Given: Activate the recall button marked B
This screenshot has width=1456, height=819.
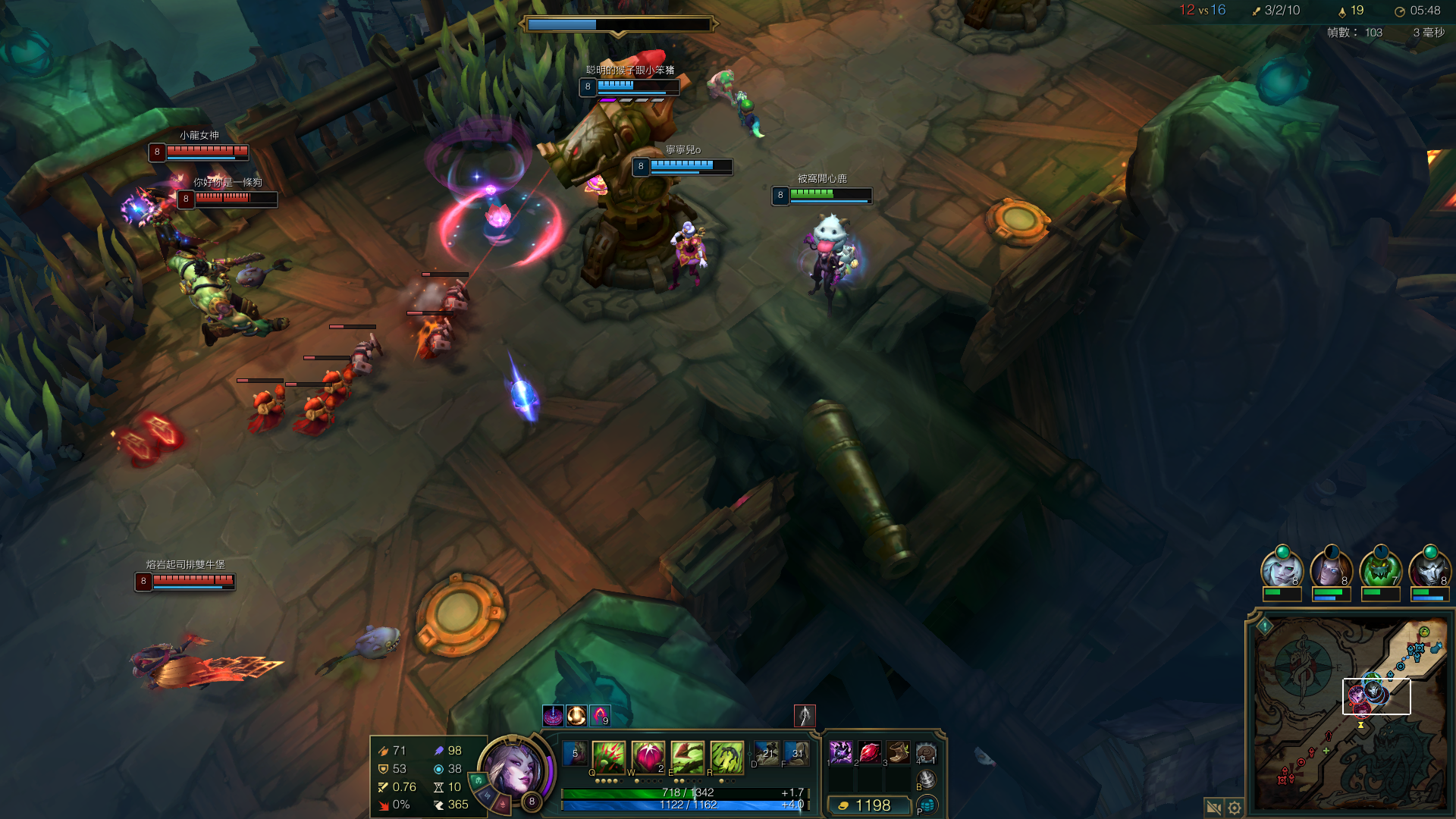Looking at the screenshot, I should 926,779.
